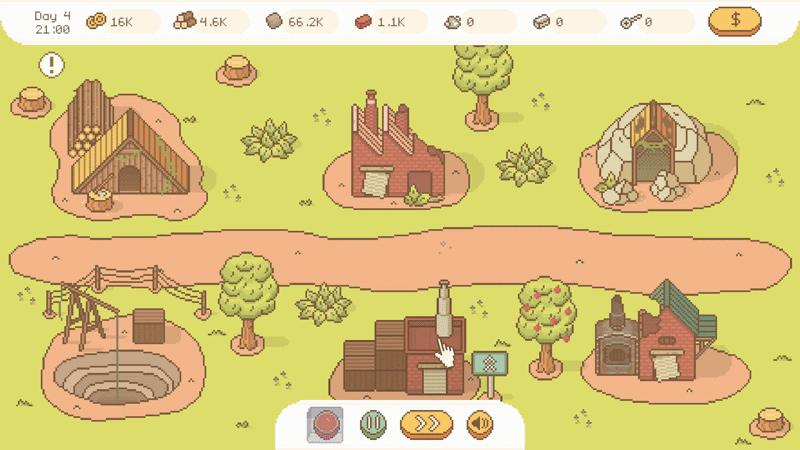The width and height of the screenshot is (800, 450).
Task: Click the exclamation mark alert icon
Action: coord(52,66)
